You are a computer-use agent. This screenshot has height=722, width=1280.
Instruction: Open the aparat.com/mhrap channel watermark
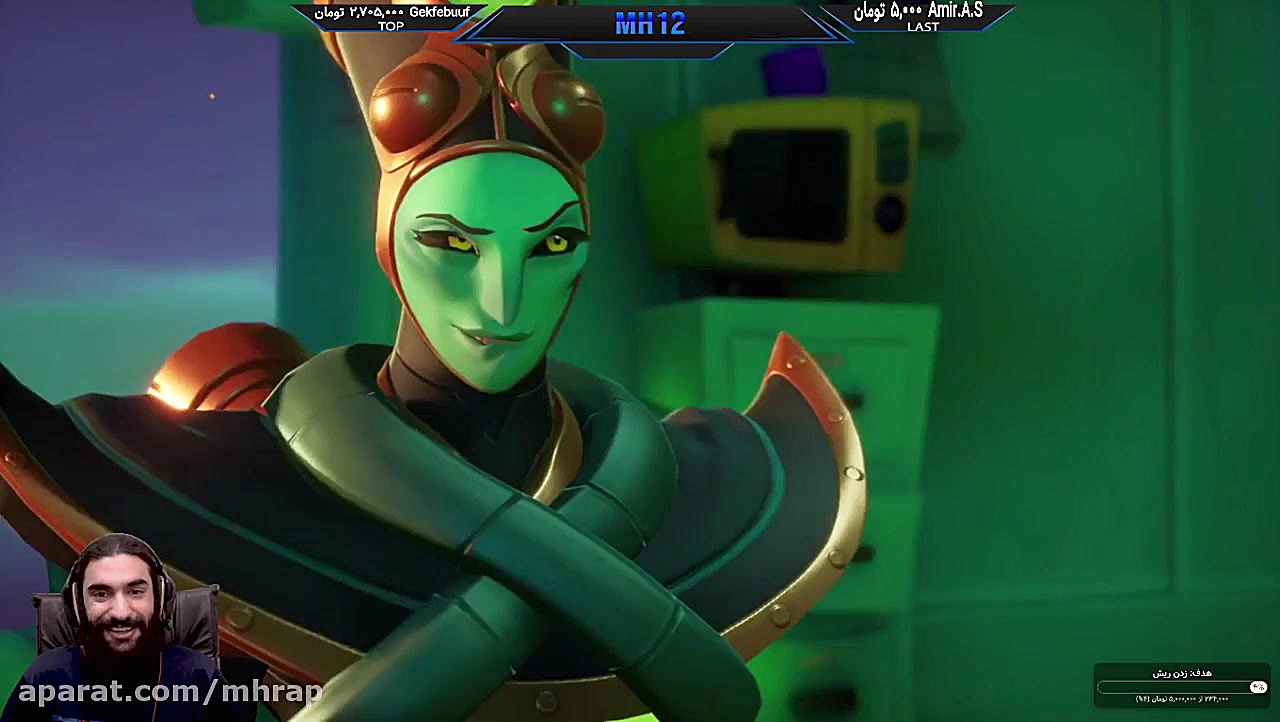coord(170,691)
